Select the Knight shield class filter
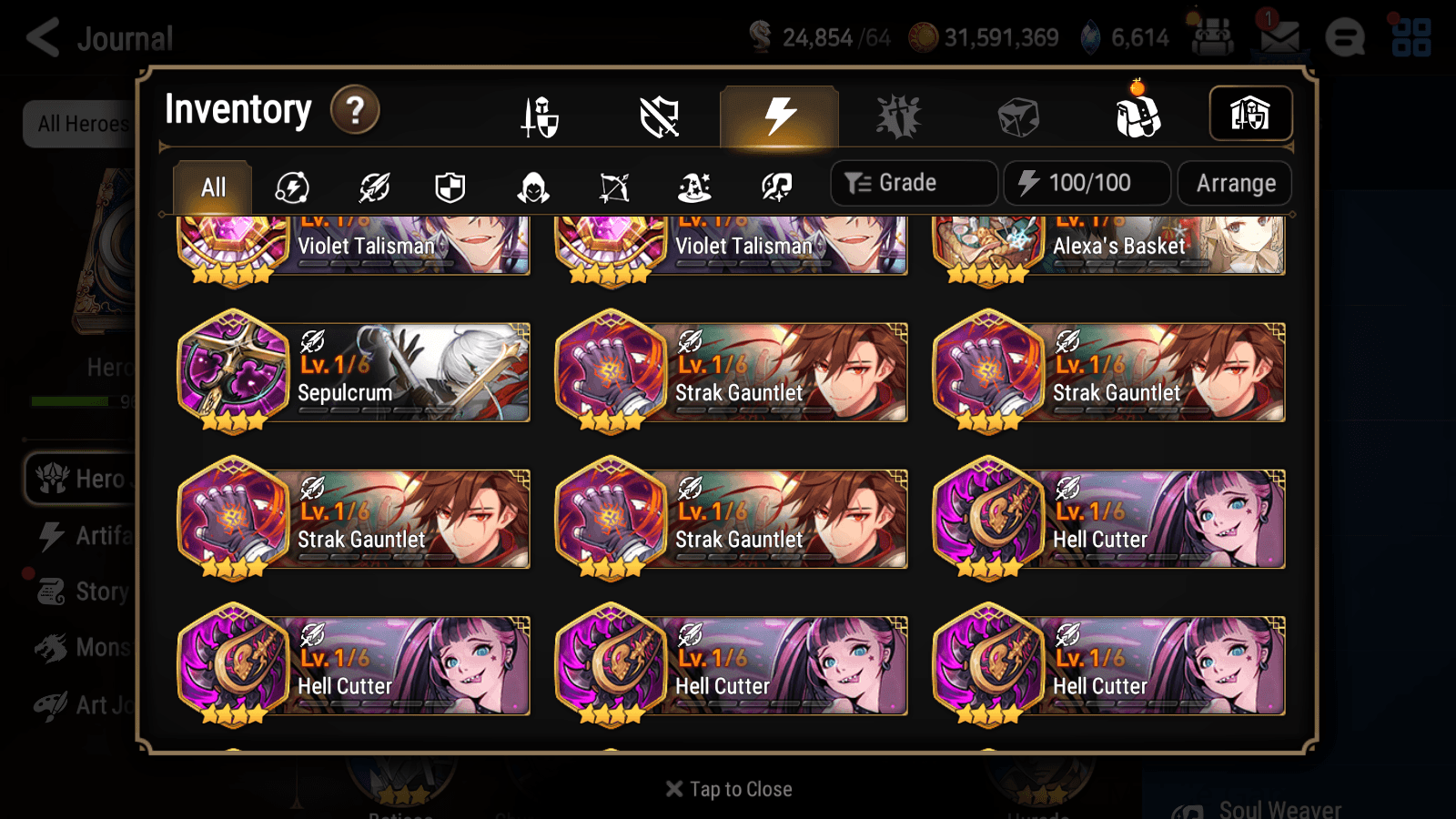The height and width of the screenshot is (819, 1456). pyautogui.click(x=451, y=187)
